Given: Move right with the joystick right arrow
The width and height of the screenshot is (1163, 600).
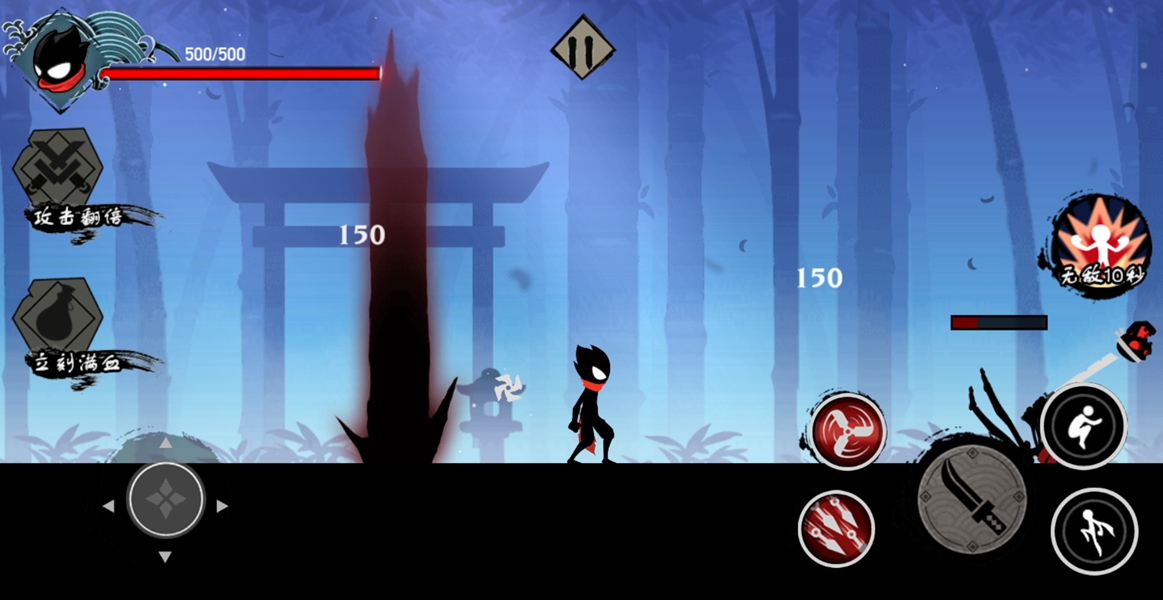Looking at the screenshot, I should (222, 506).
